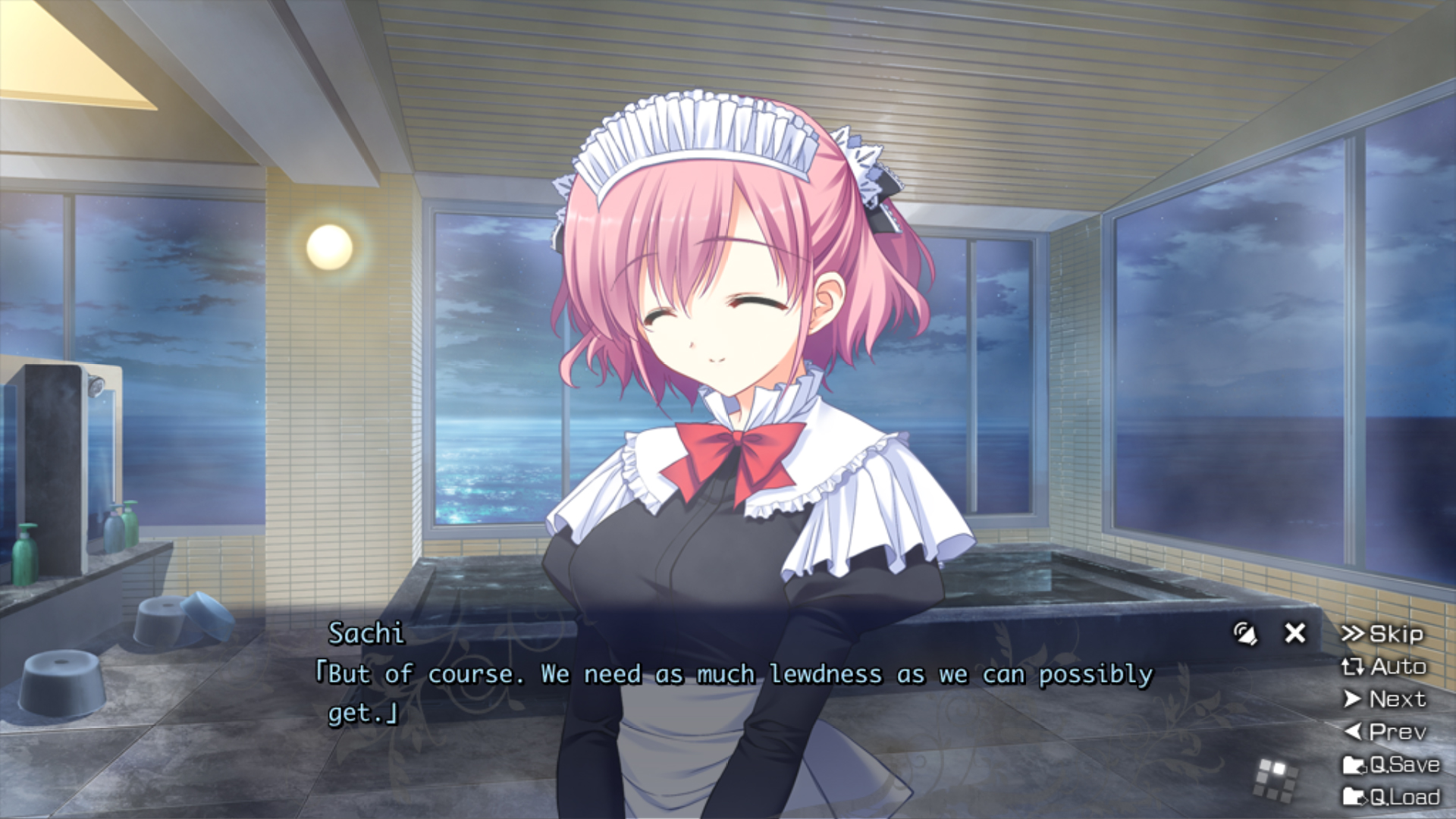Image resolution: width=1456 pixels, height=819 pixels.
Task: Hide the text box with X
Action: pos(1295,633)
